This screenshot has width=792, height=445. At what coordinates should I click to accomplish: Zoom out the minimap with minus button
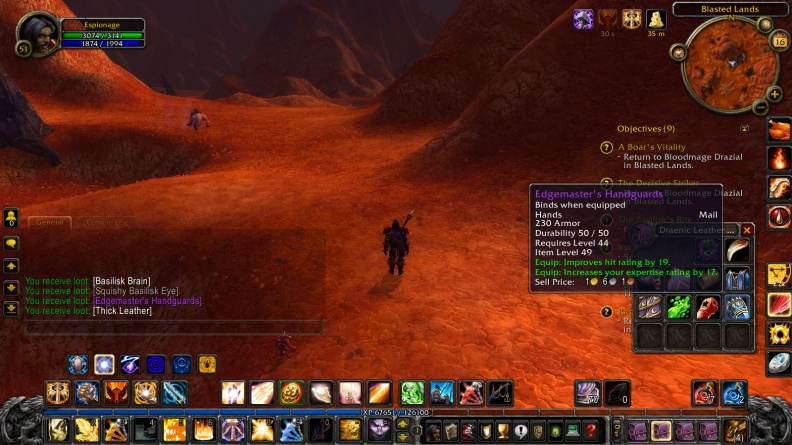click(760, 107)
